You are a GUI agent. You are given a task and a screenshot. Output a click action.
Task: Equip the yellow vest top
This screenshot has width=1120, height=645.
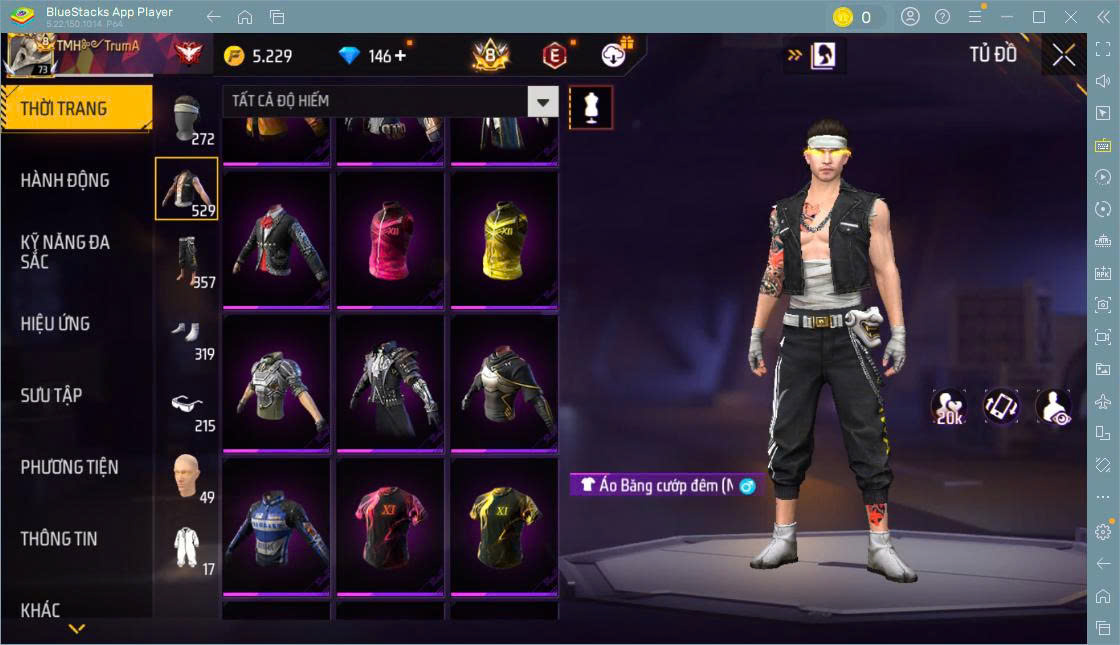pyautogui.click(x=504, y=240)
